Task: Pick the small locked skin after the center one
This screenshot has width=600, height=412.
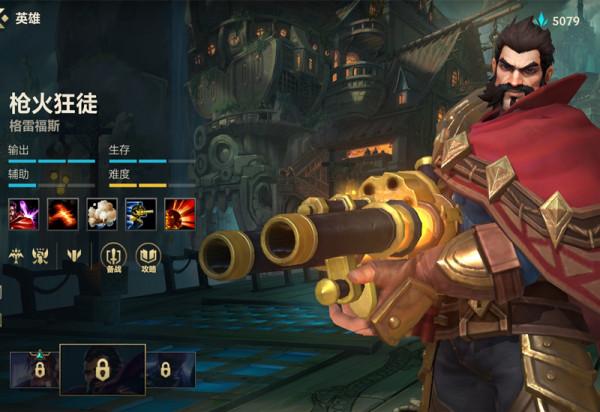Action: [170, 369]
